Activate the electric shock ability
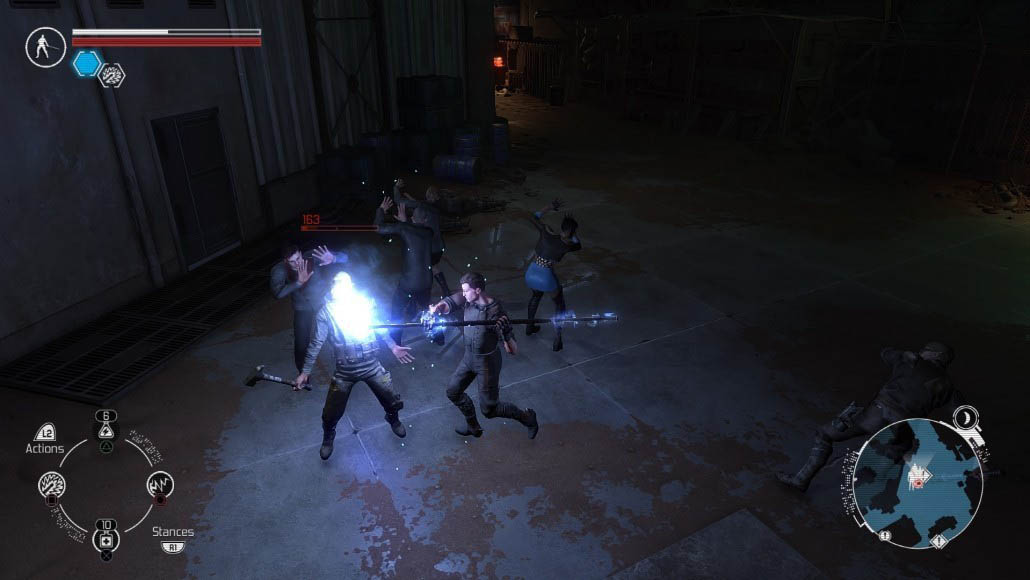1030x580 pixels. click(159, 486)
